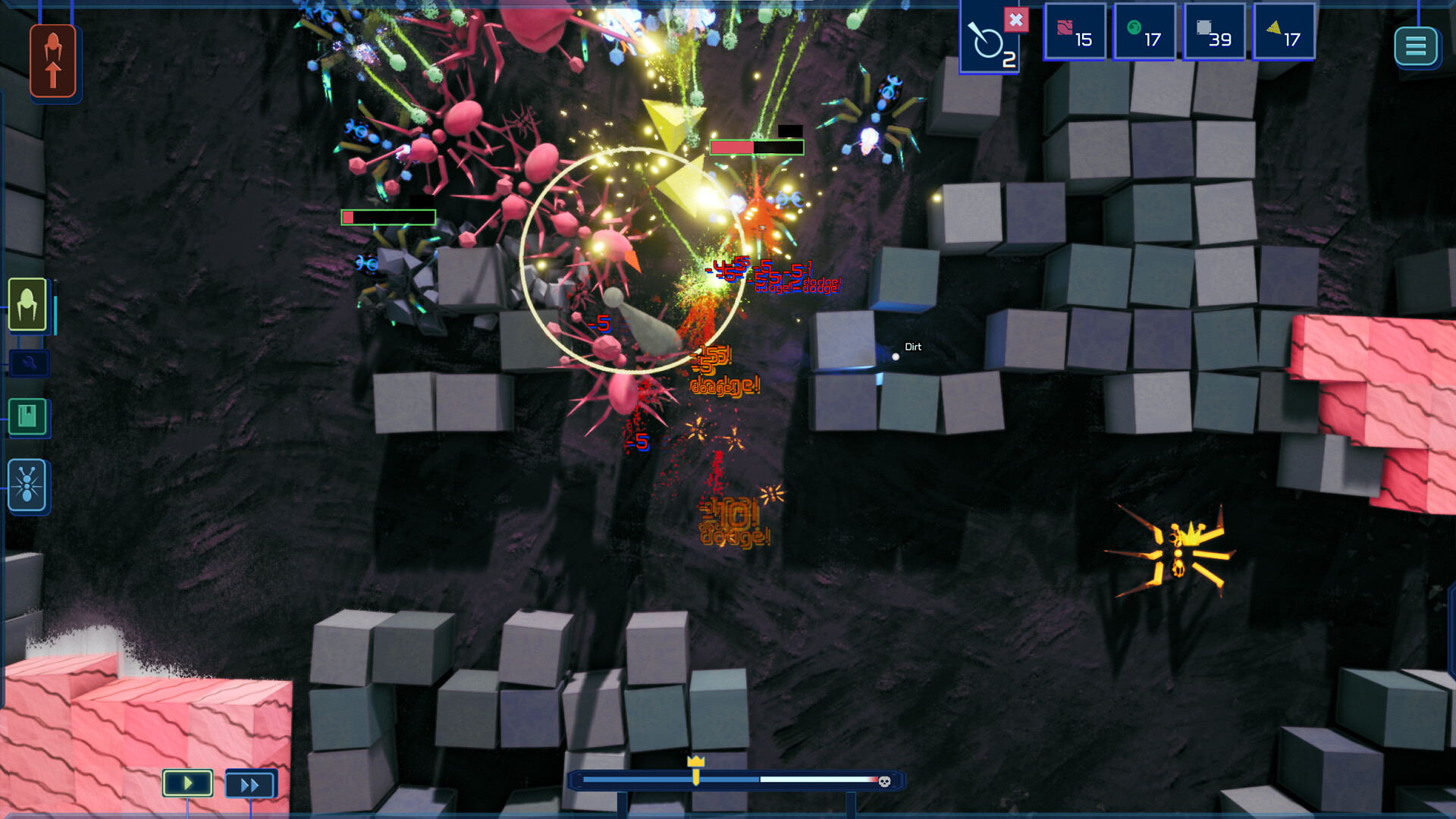
Task: Click the white rock resource counter showing 39
Action: (1214, 31)
